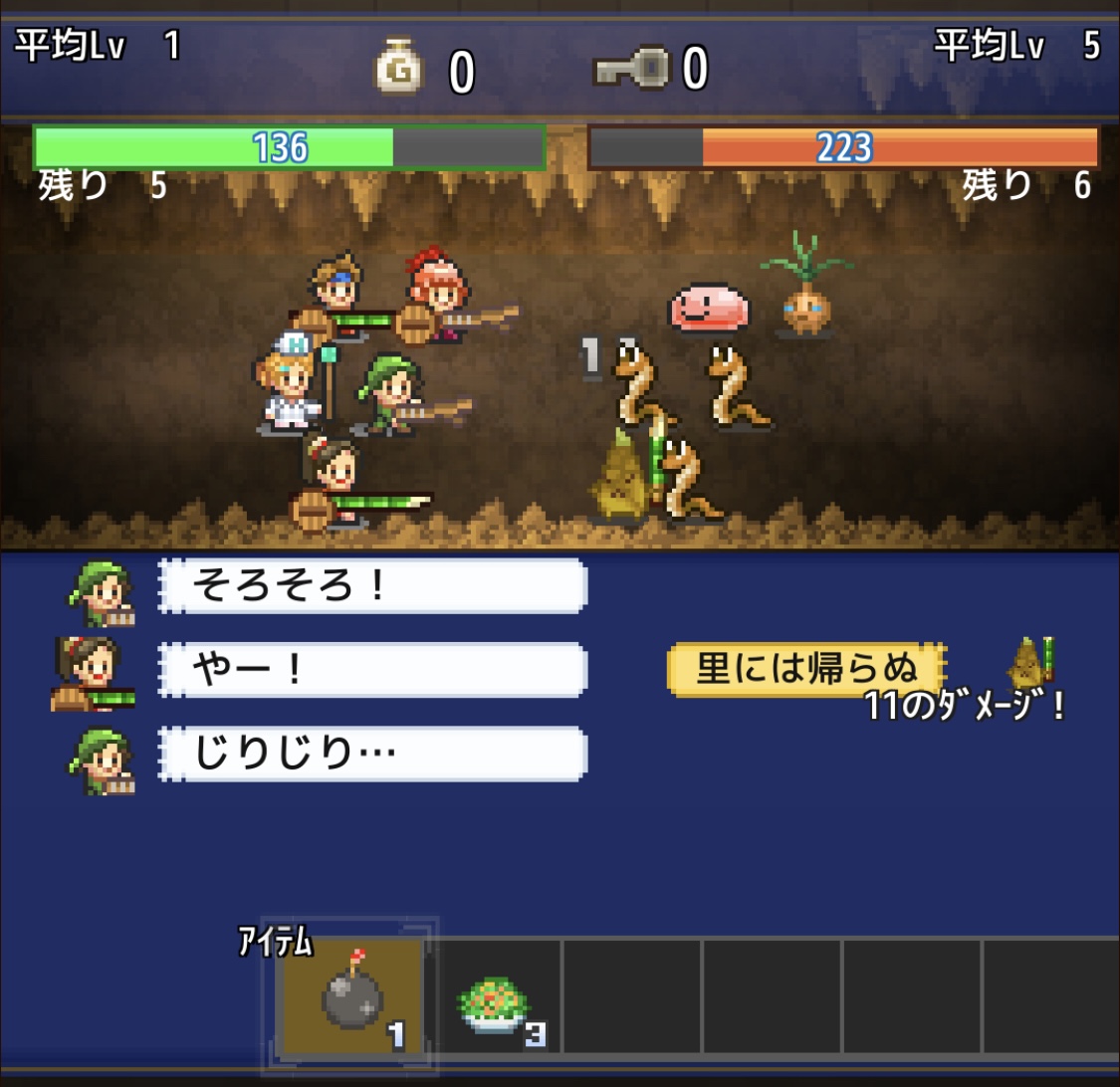
Task: Select the green salad item slot
Action: click(x=494, y=1000)
